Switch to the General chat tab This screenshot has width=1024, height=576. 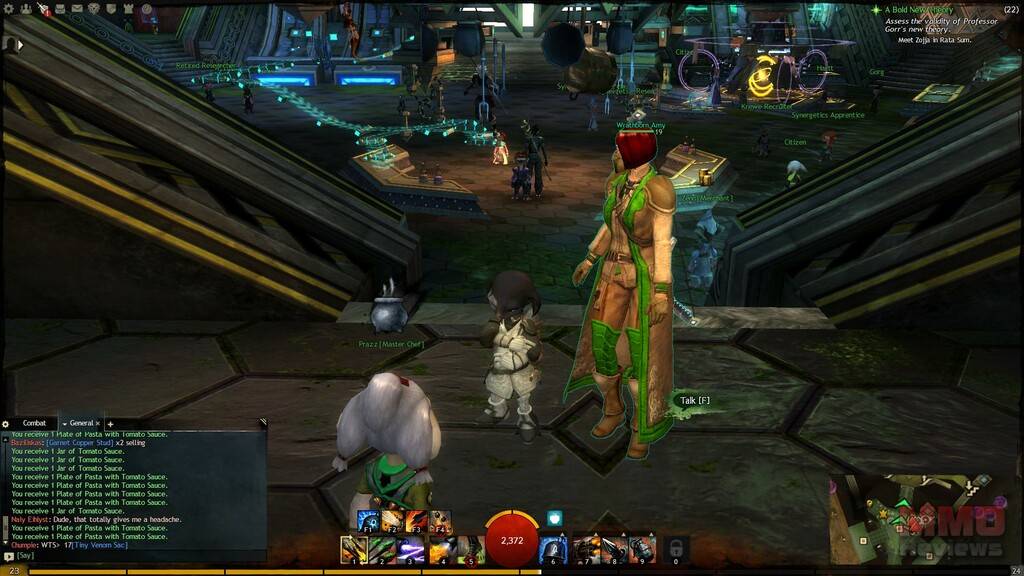81,424
